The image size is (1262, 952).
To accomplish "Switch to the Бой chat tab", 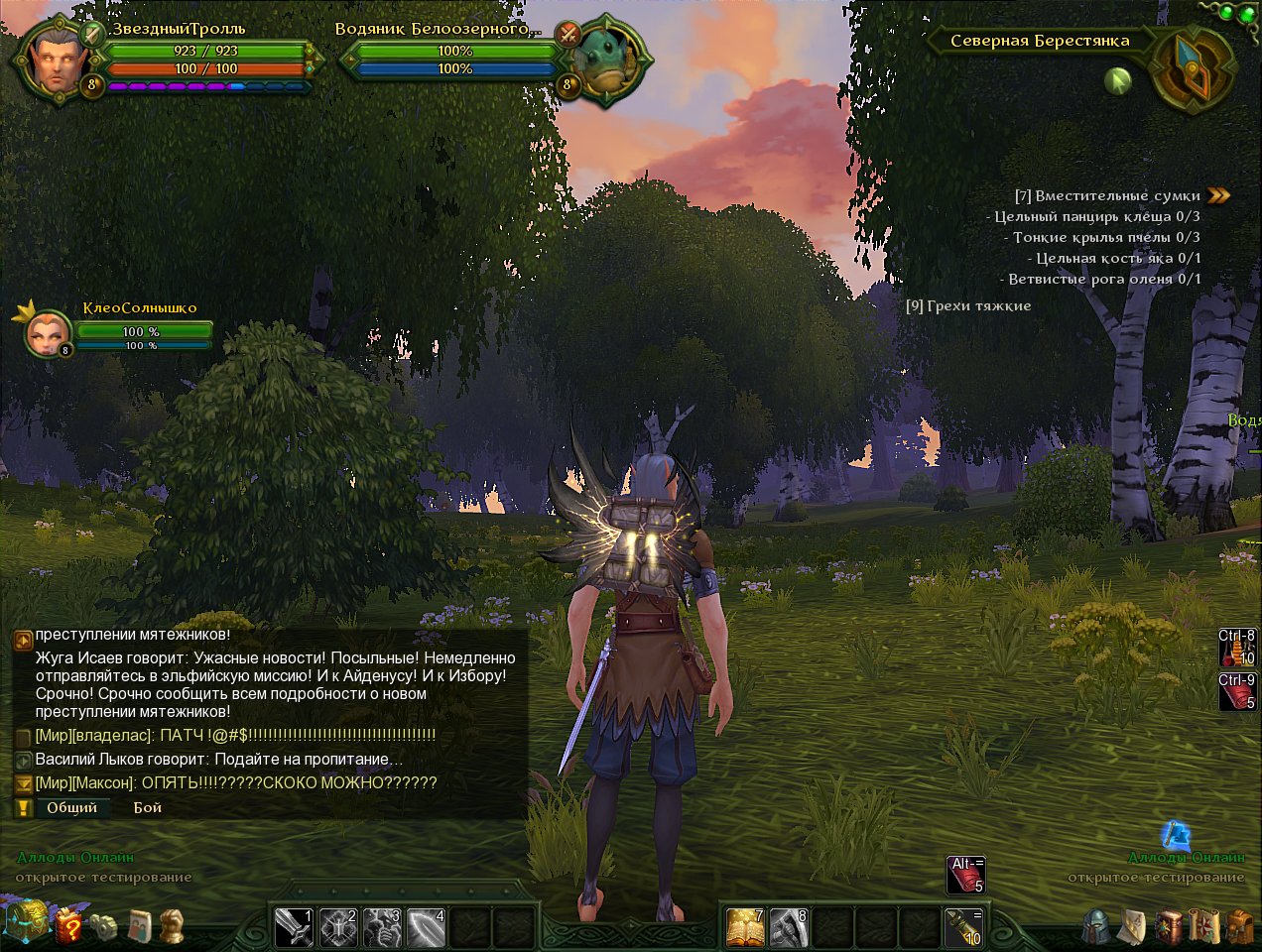I will click(148, 807).
